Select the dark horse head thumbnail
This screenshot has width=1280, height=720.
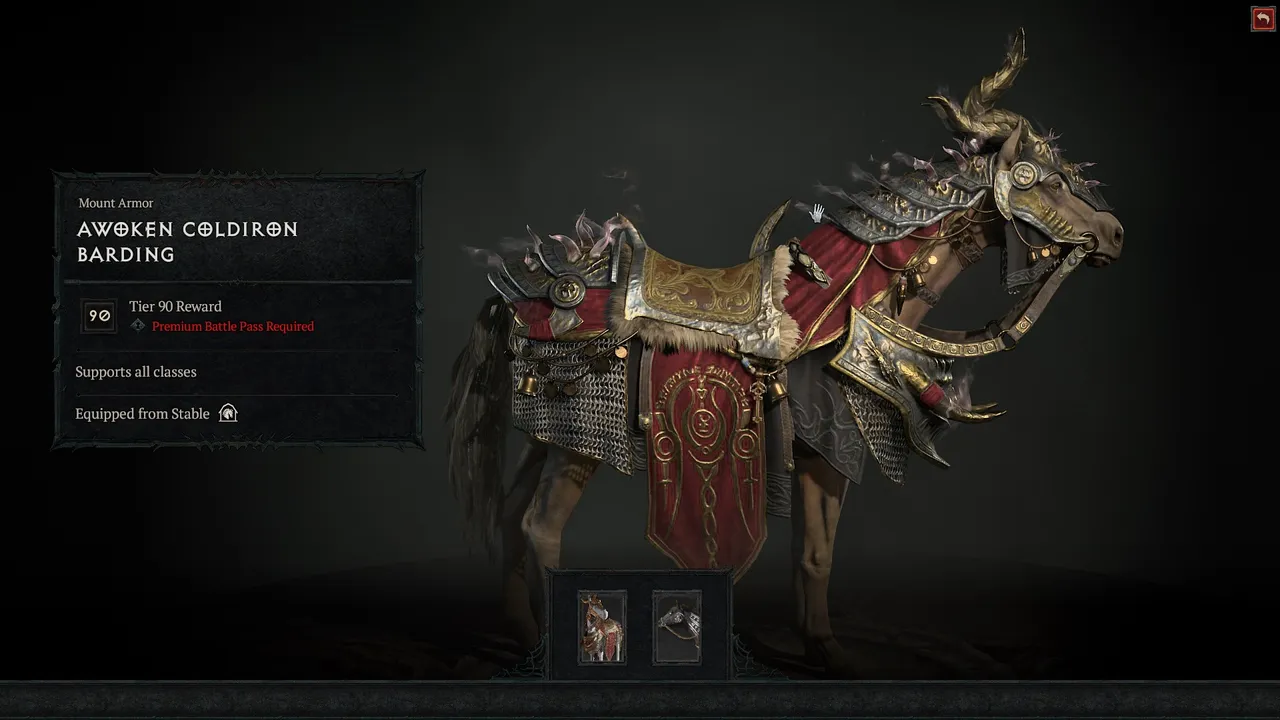(677, 627)
